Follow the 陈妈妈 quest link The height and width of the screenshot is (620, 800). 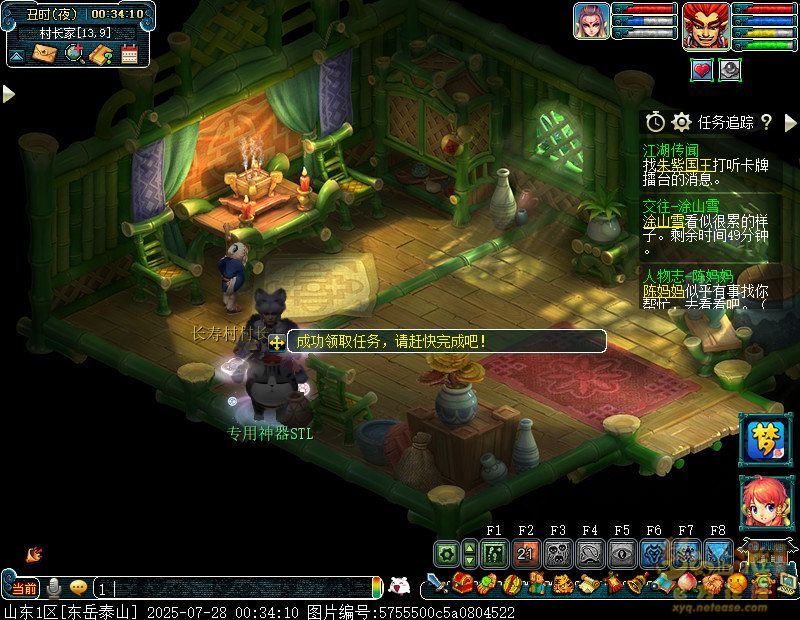coord(661,290)
